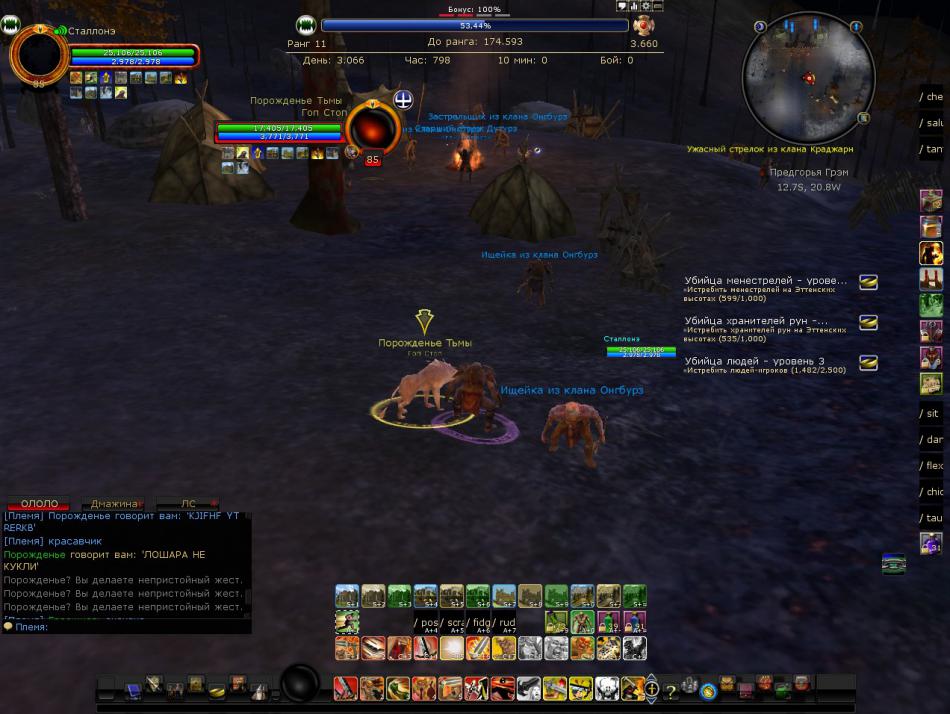Open the question mark help button
950x714 pixels.
pyautogui.click(x=671, y=690)
